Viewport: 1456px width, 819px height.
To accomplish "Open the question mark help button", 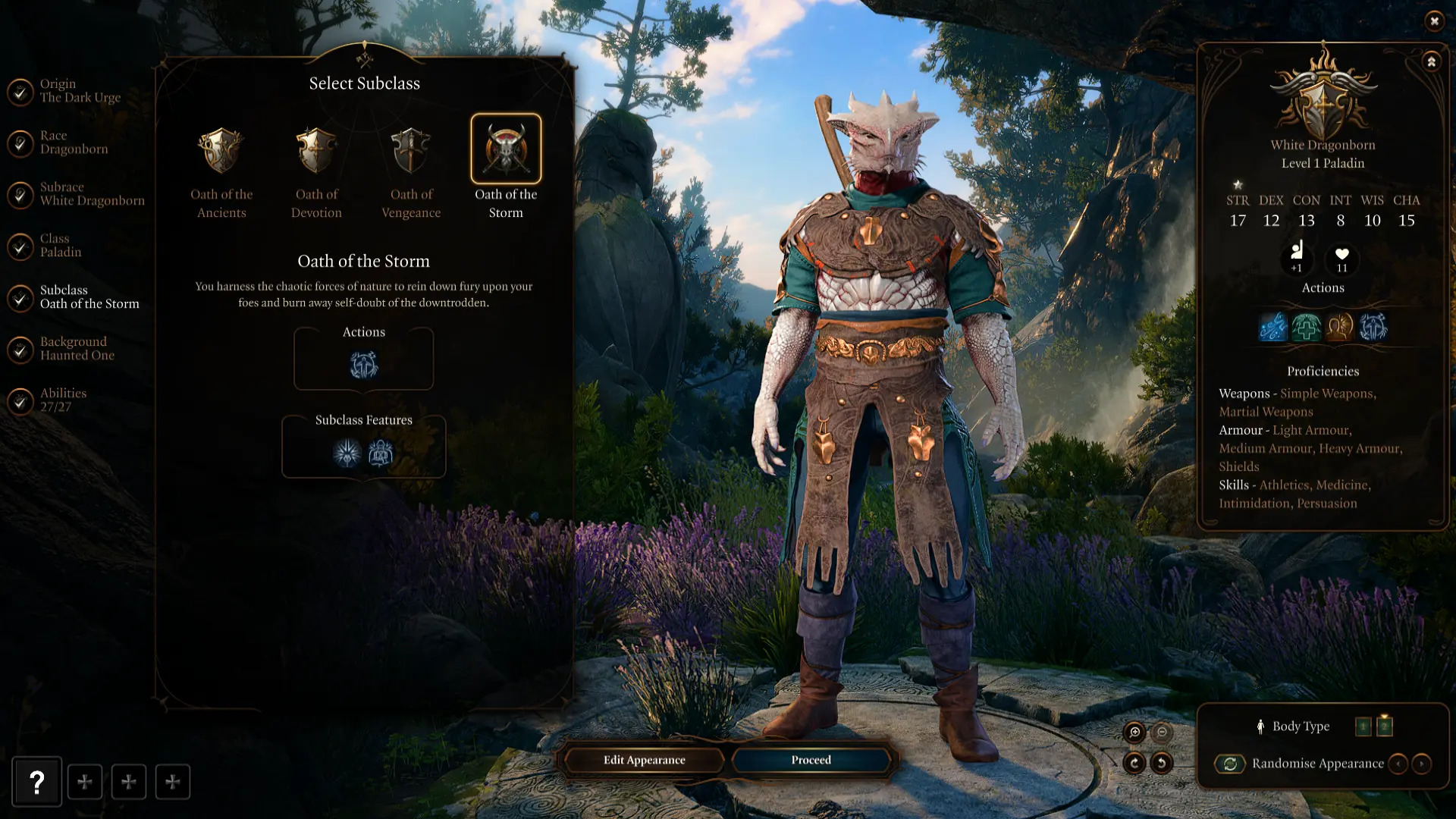I will pos(36,782).
